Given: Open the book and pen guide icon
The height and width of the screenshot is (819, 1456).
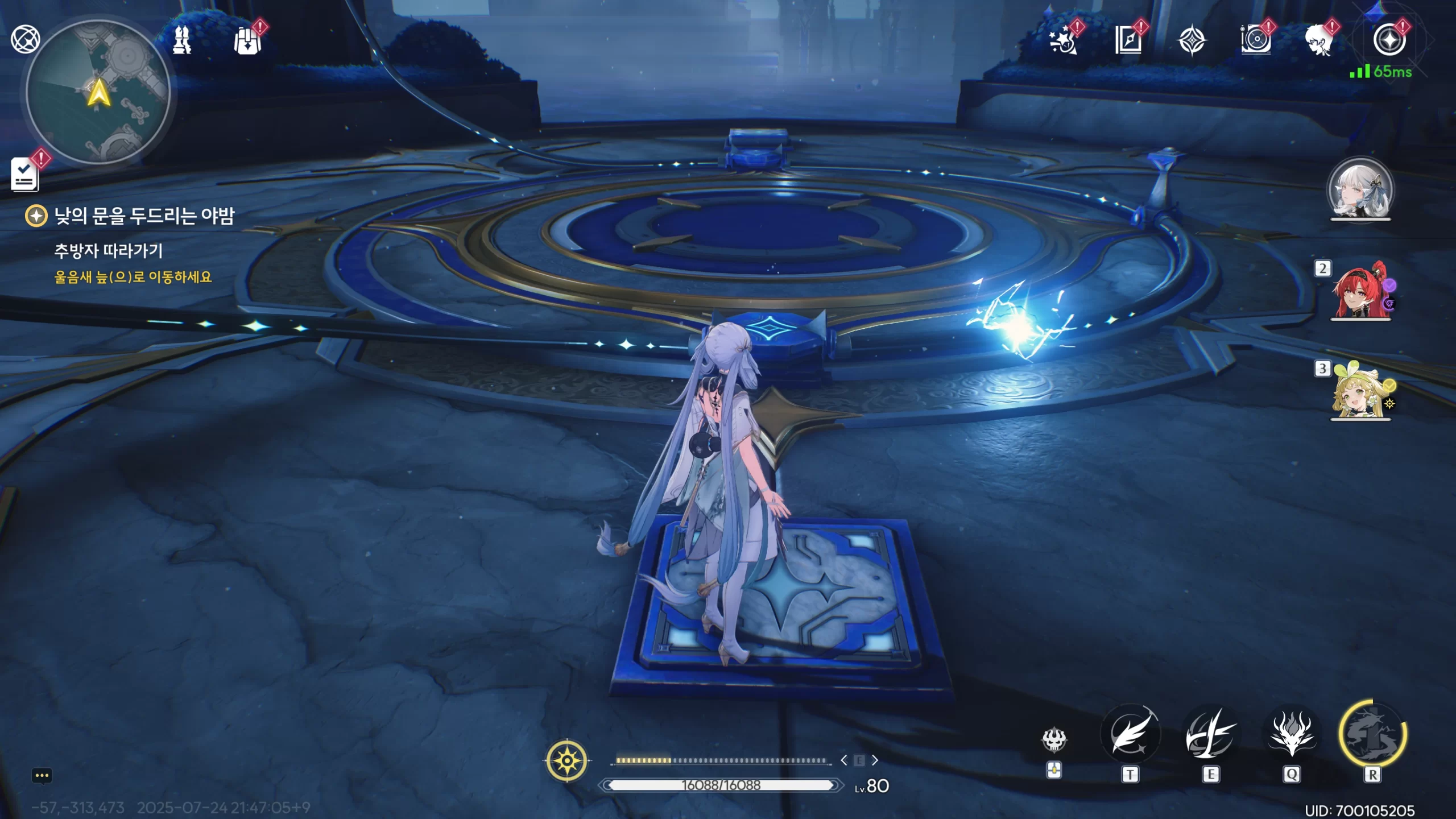Looking at the screenshot, I should [1128, 40].
